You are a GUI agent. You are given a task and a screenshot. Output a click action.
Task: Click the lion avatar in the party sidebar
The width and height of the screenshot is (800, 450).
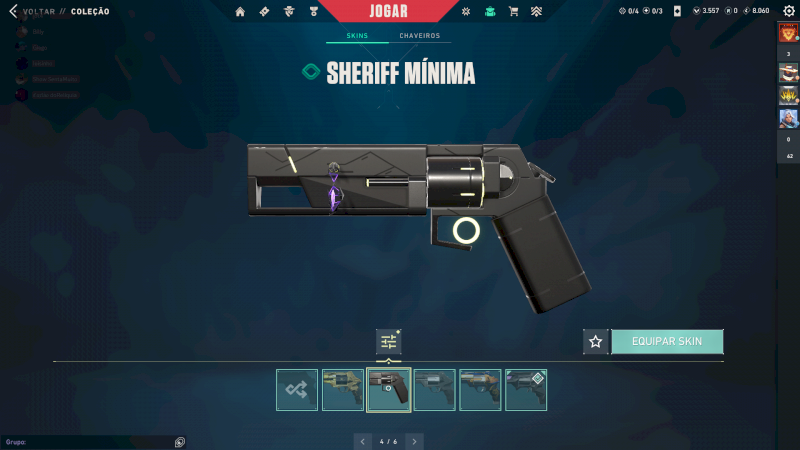click(788, 32)
